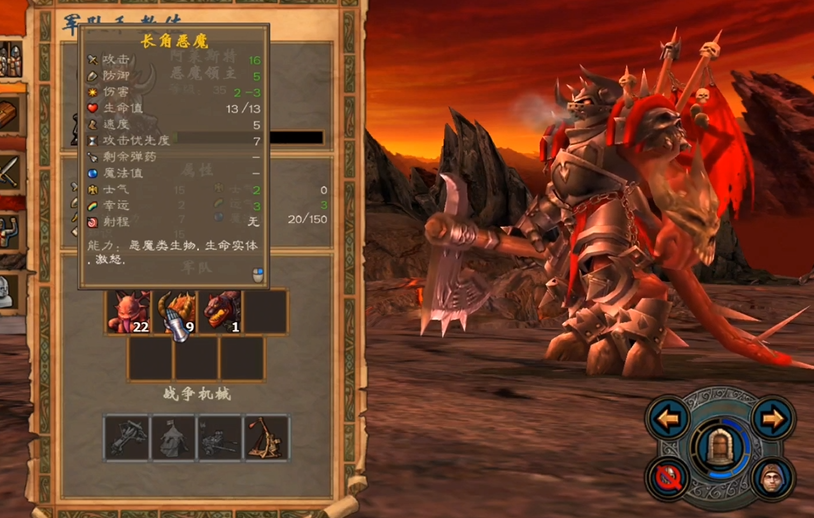Exit hero screen via the door button
Viewport: 814px width, 518px height.
[721, 447]
